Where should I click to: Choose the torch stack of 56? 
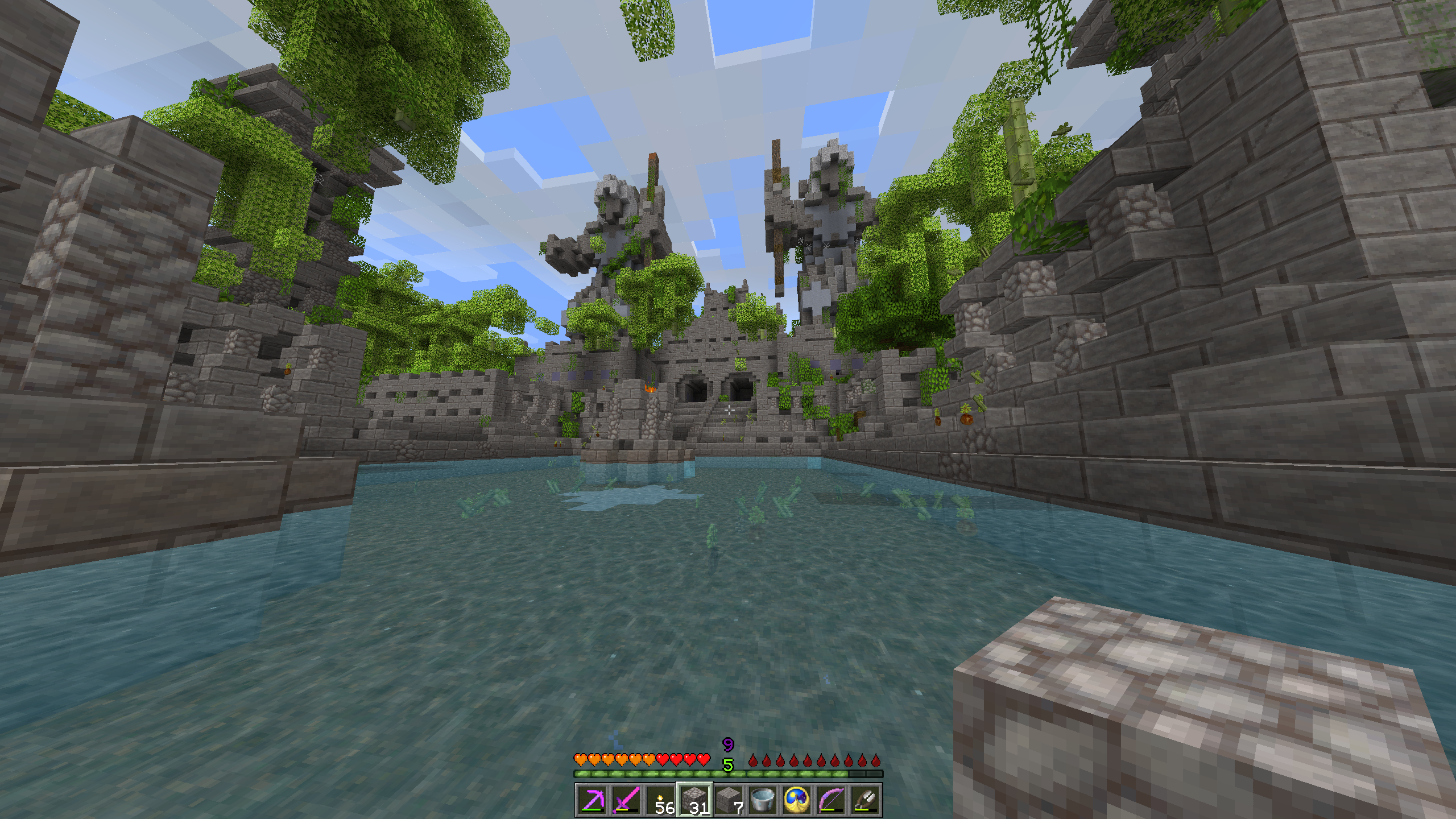point(660,800)
